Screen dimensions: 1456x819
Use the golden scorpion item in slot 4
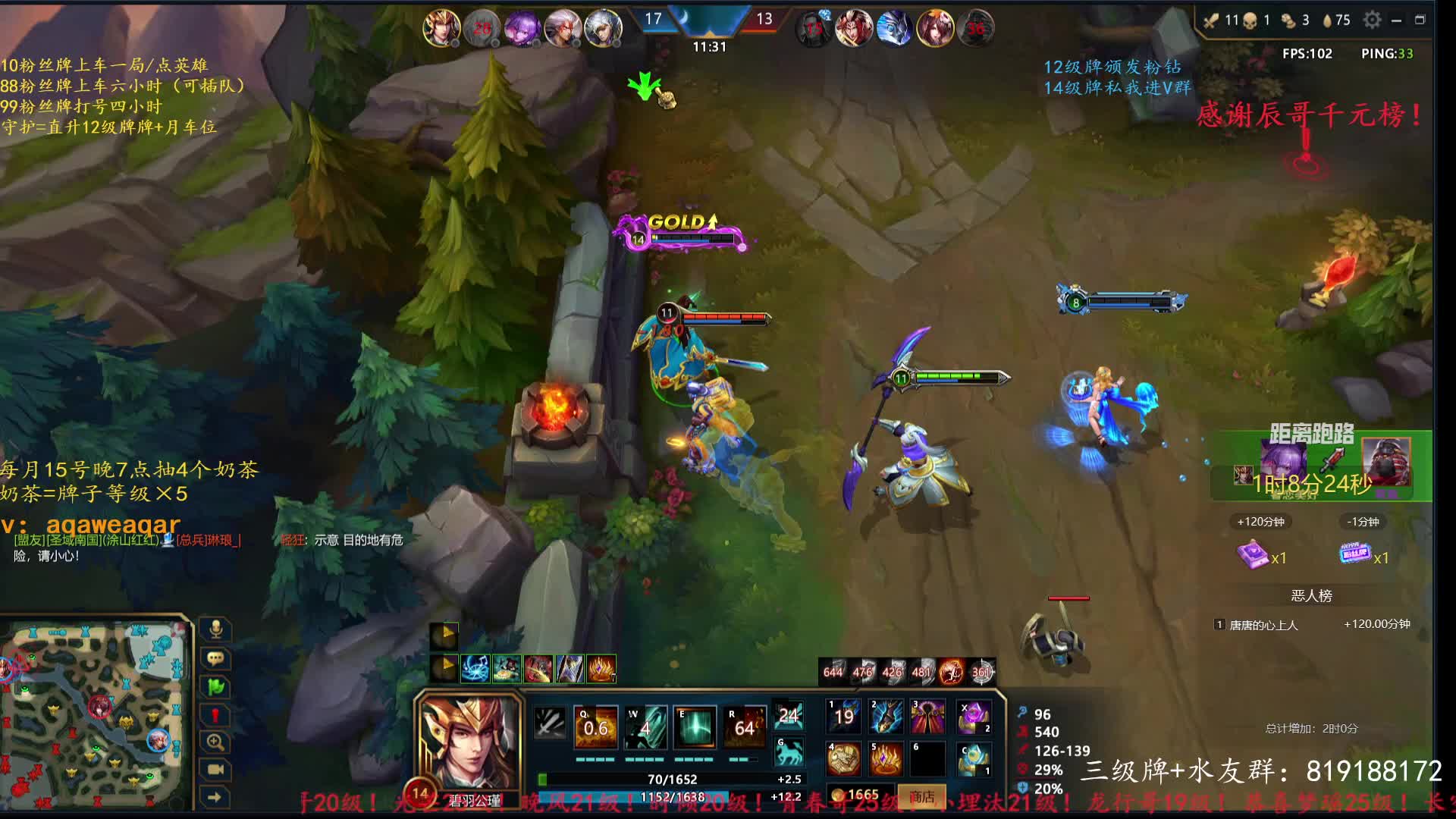843,758
